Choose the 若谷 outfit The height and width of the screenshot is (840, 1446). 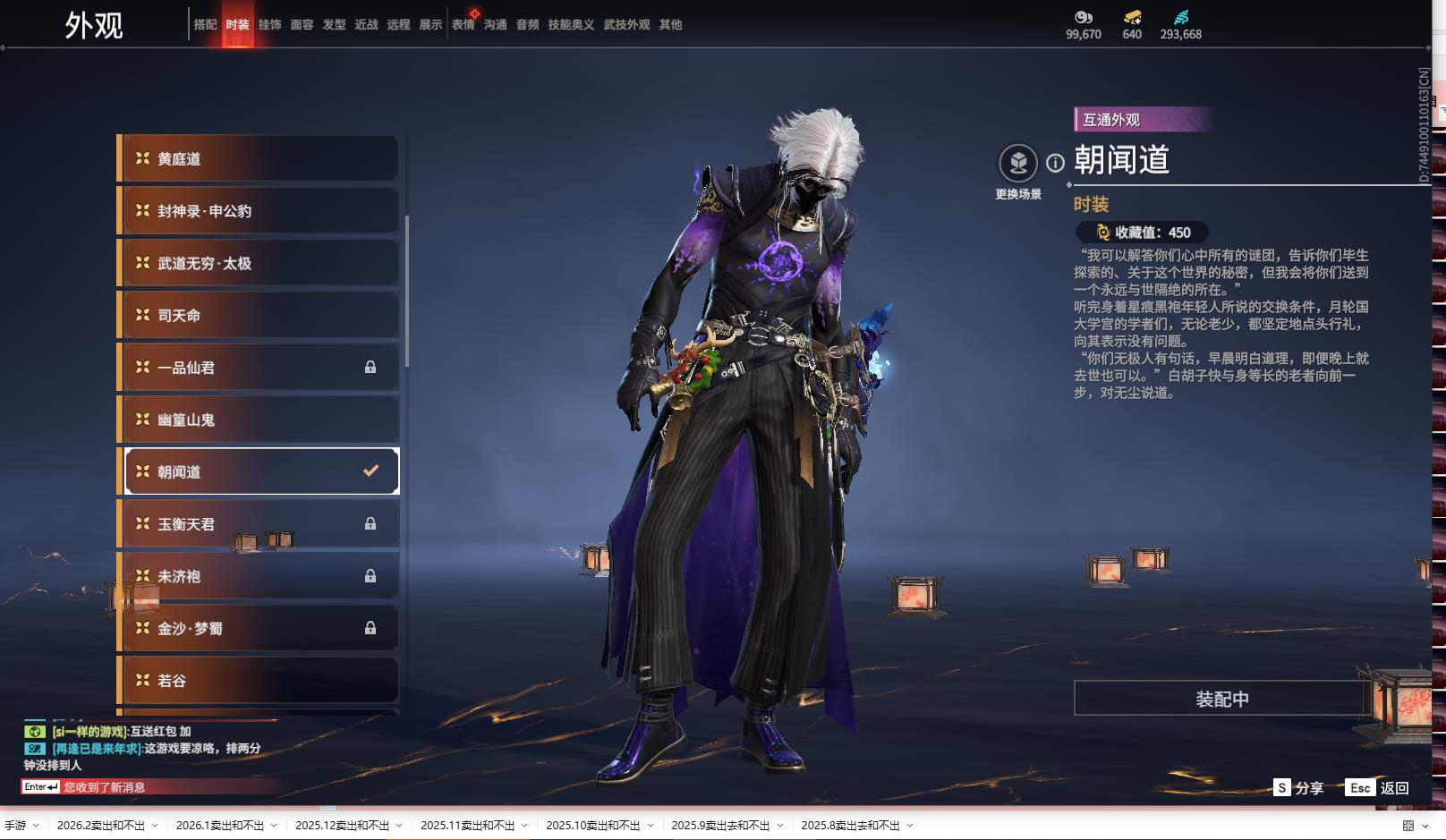(x=259, y=681)
